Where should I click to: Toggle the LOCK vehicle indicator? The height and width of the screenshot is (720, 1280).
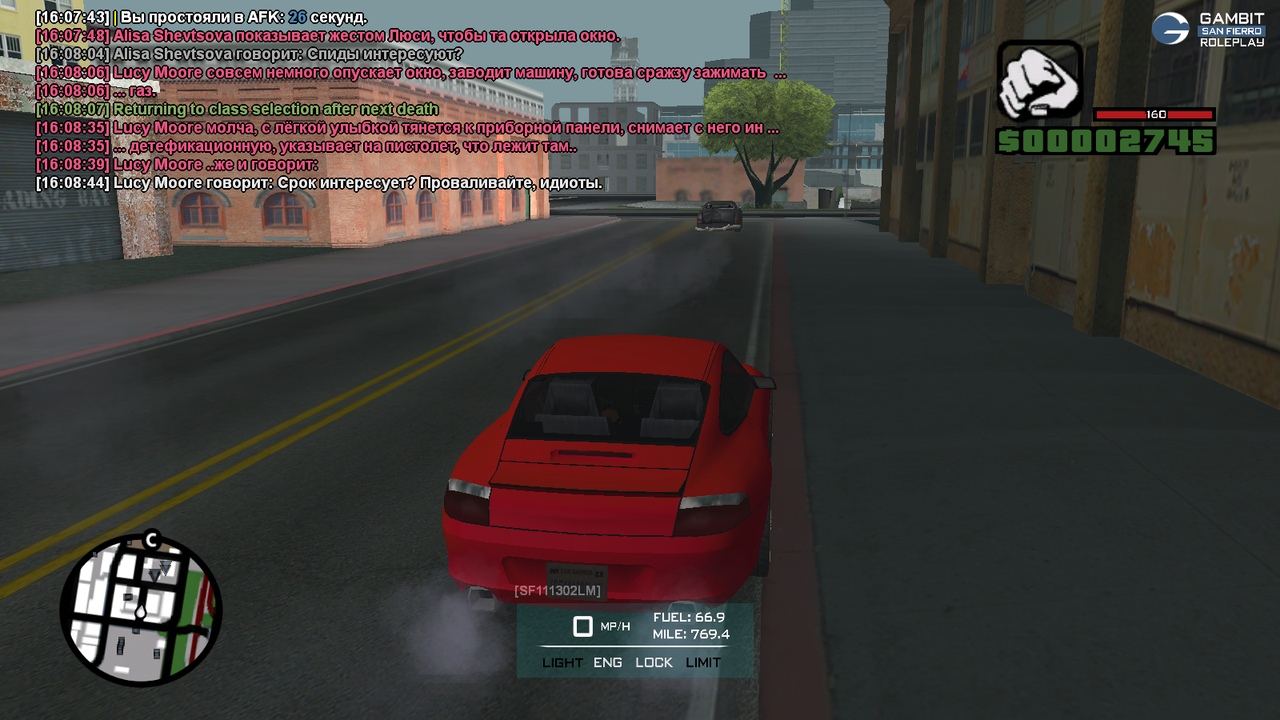(x=654, y=663)
